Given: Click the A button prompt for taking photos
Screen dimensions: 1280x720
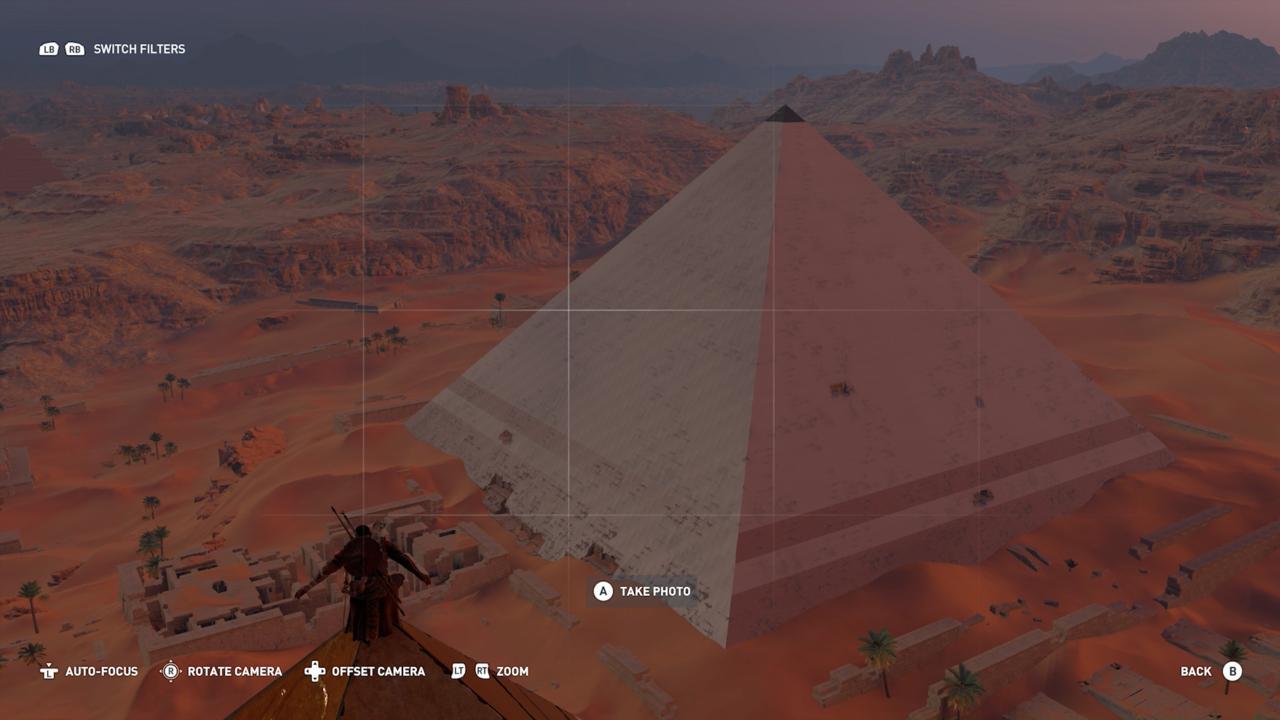Looking at the screenshot, I should 601,591.
